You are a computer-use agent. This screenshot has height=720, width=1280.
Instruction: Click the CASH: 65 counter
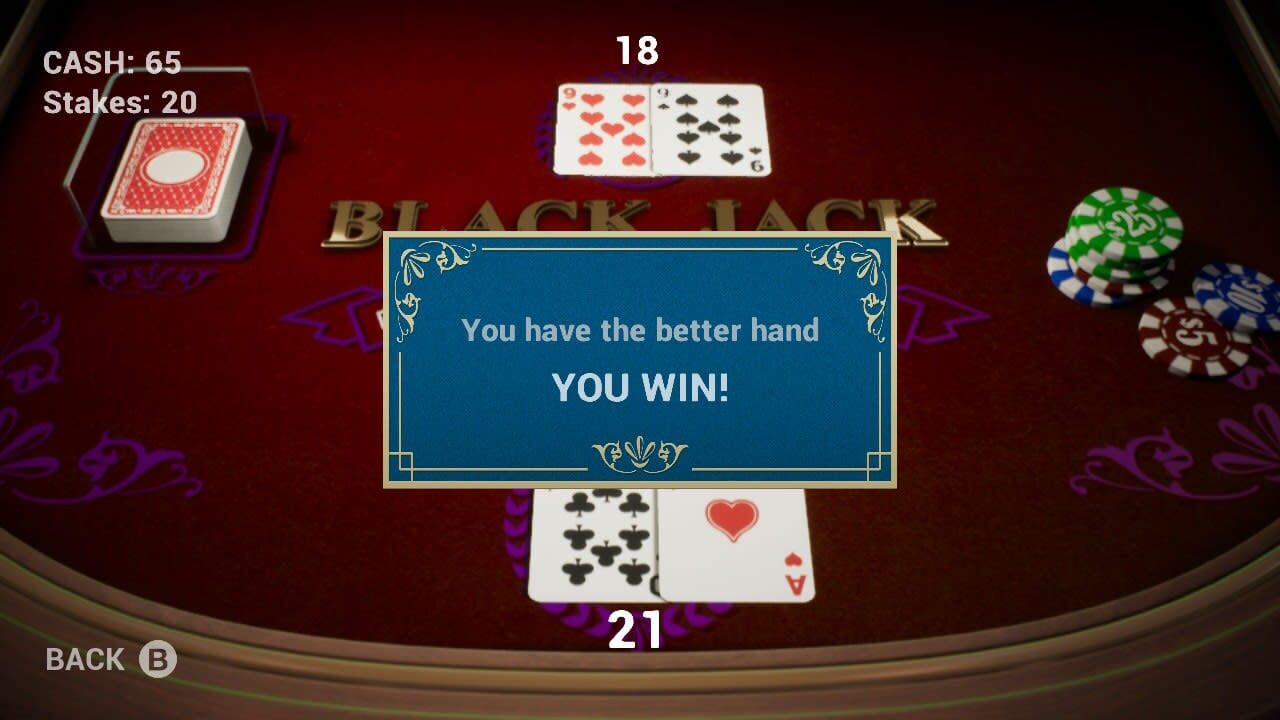(x=112, y=62)
